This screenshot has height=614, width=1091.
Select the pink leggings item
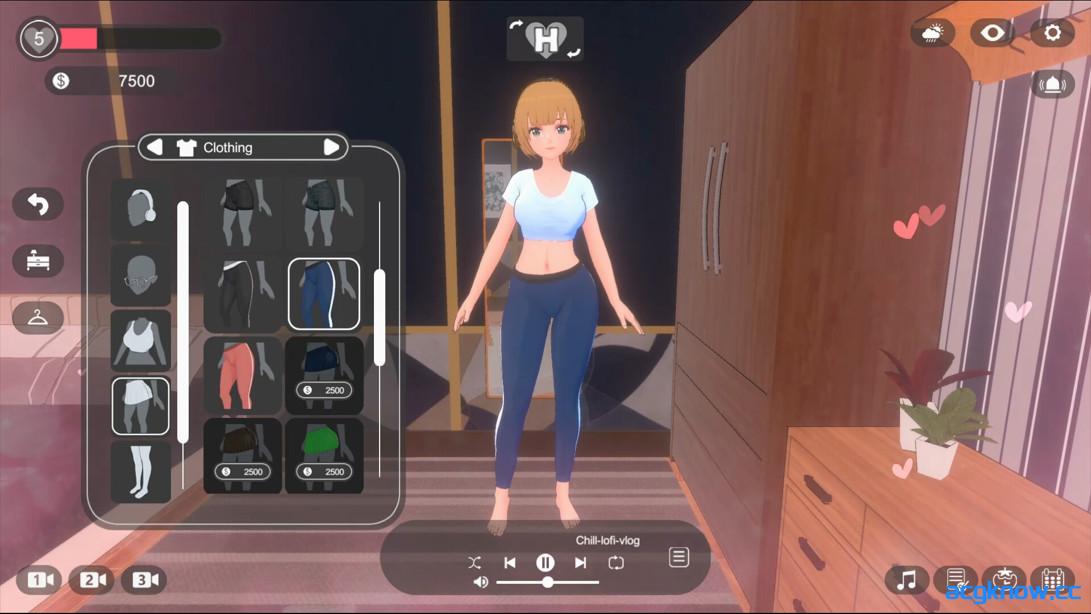pos(242,375)
